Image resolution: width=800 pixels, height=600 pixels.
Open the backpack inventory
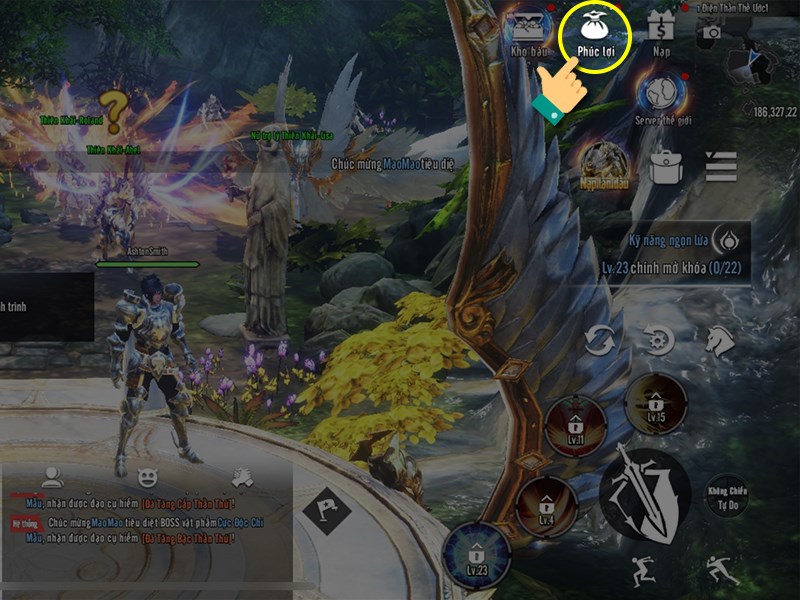[x=664, y=166]
